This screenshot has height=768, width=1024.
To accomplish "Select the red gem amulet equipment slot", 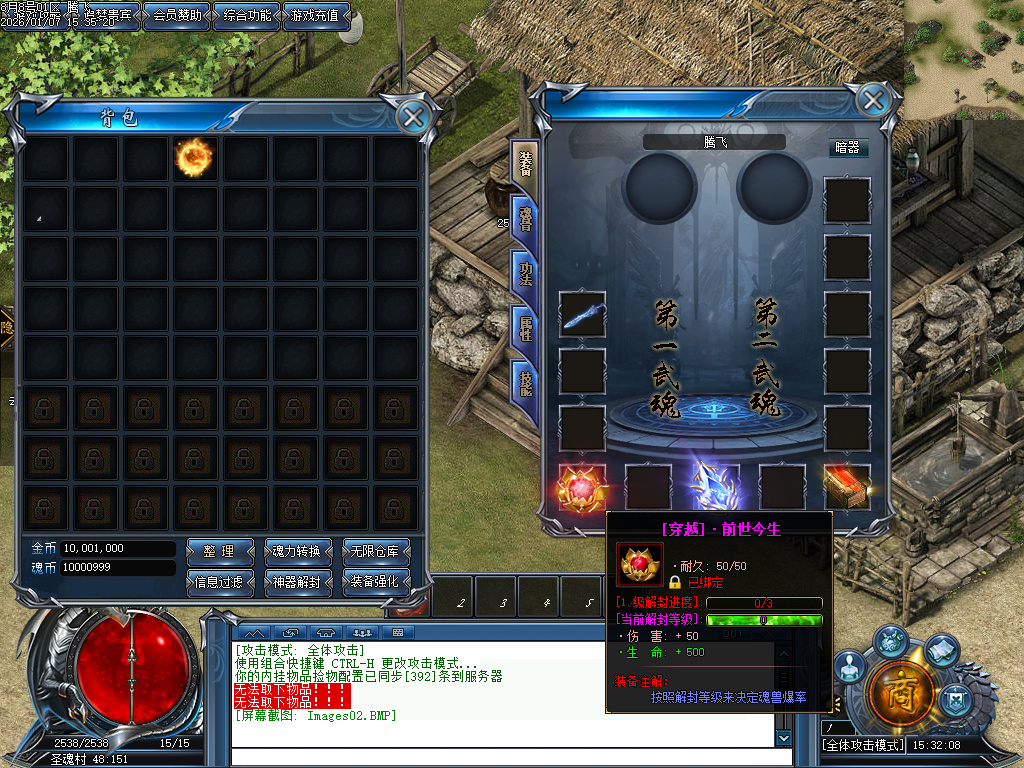I will coord(582,487).
